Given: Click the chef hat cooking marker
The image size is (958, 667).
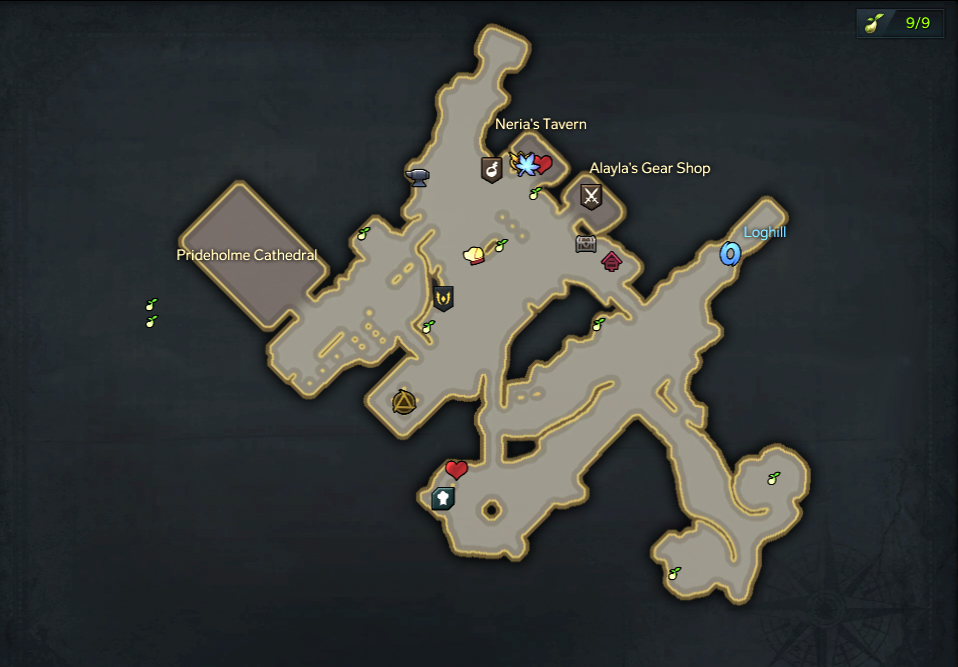Looking at the screenshot, I should [x=443, y=497].
